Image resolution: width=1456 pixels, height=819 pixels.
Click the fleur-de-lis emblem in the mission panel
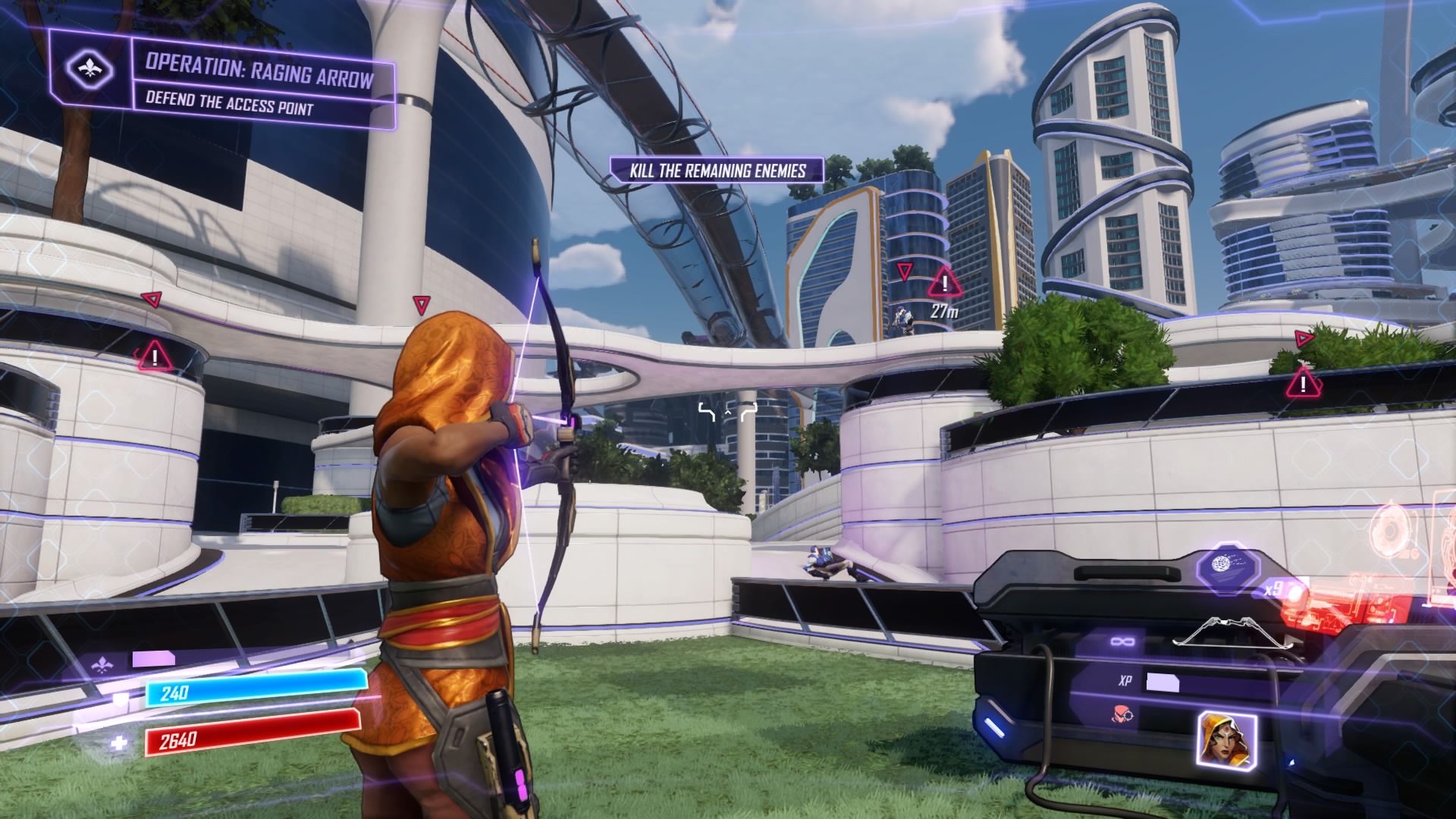(89, 71)
